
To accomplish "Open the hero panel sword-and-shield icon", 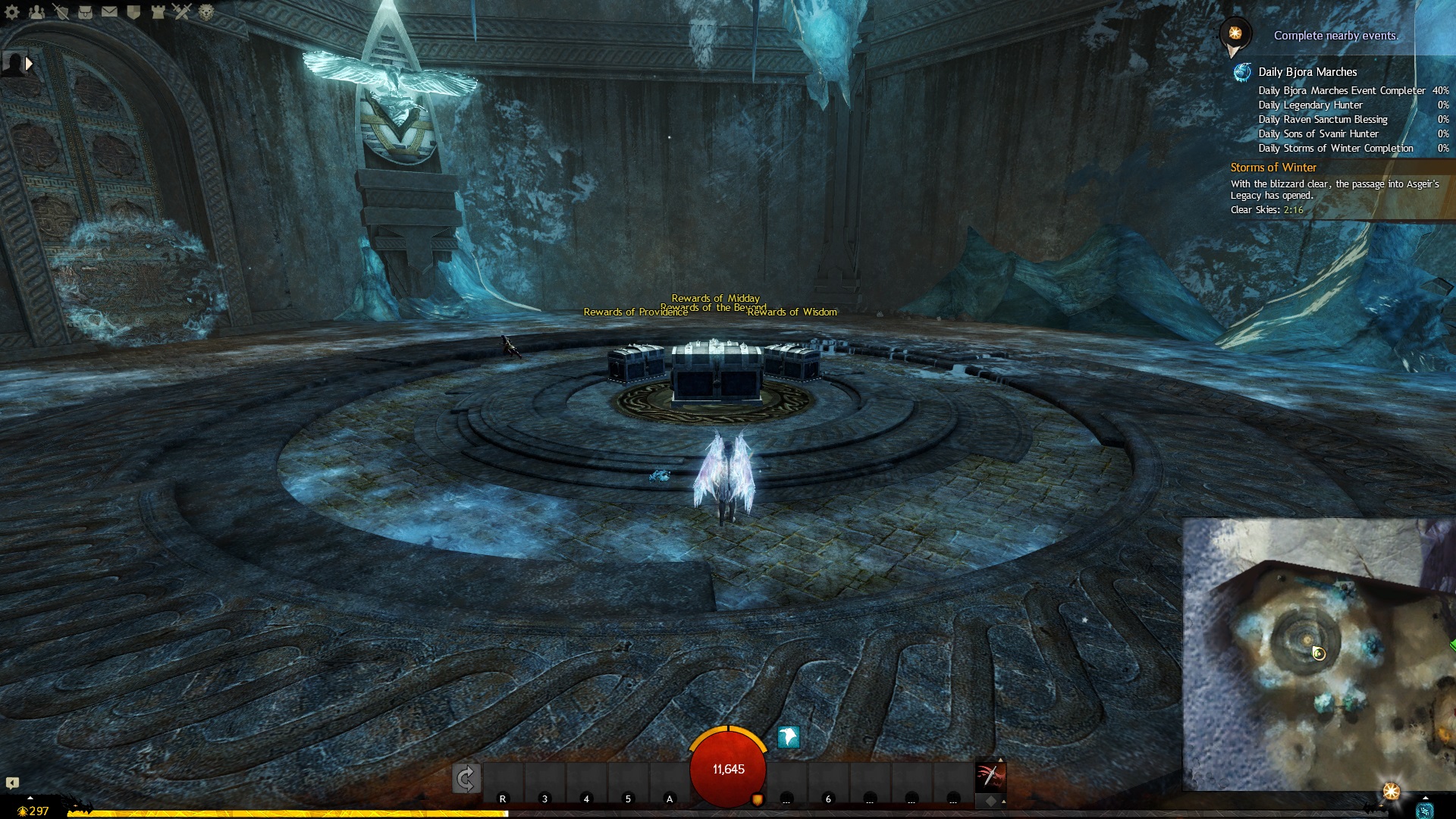I will pos(61,11).
